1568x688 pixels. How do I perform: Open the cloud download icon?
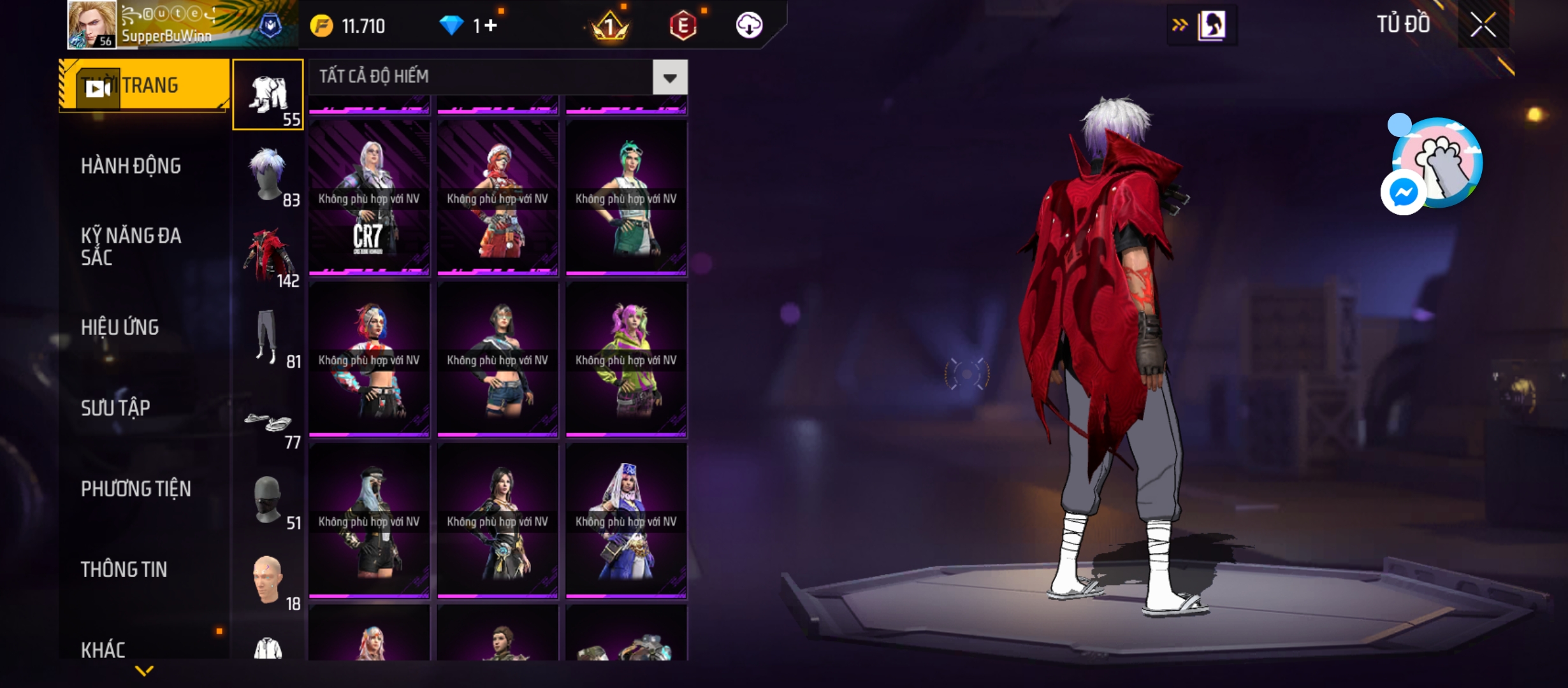[749, 25]
